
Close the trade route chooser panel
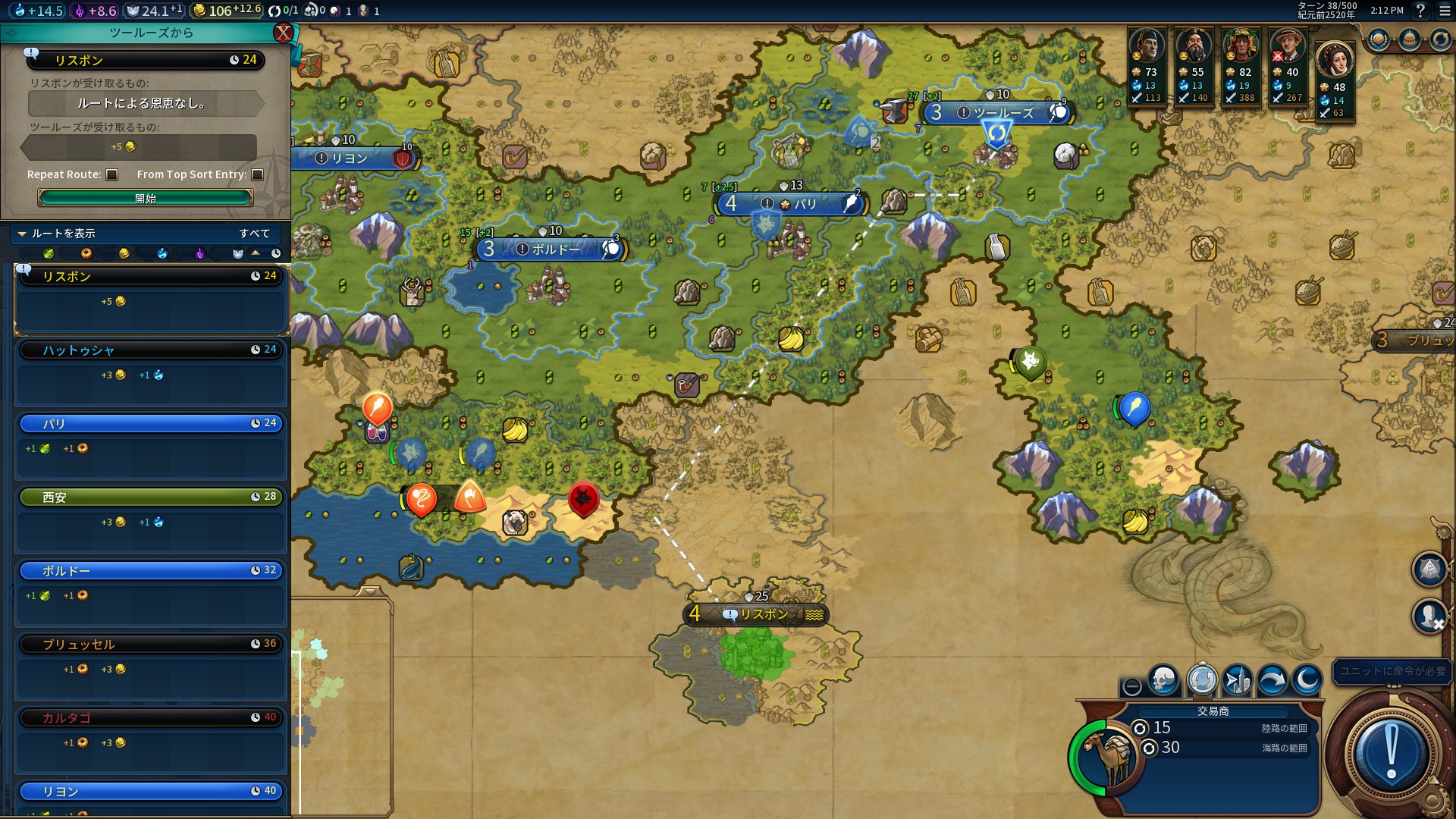click(x=283, y=33)
